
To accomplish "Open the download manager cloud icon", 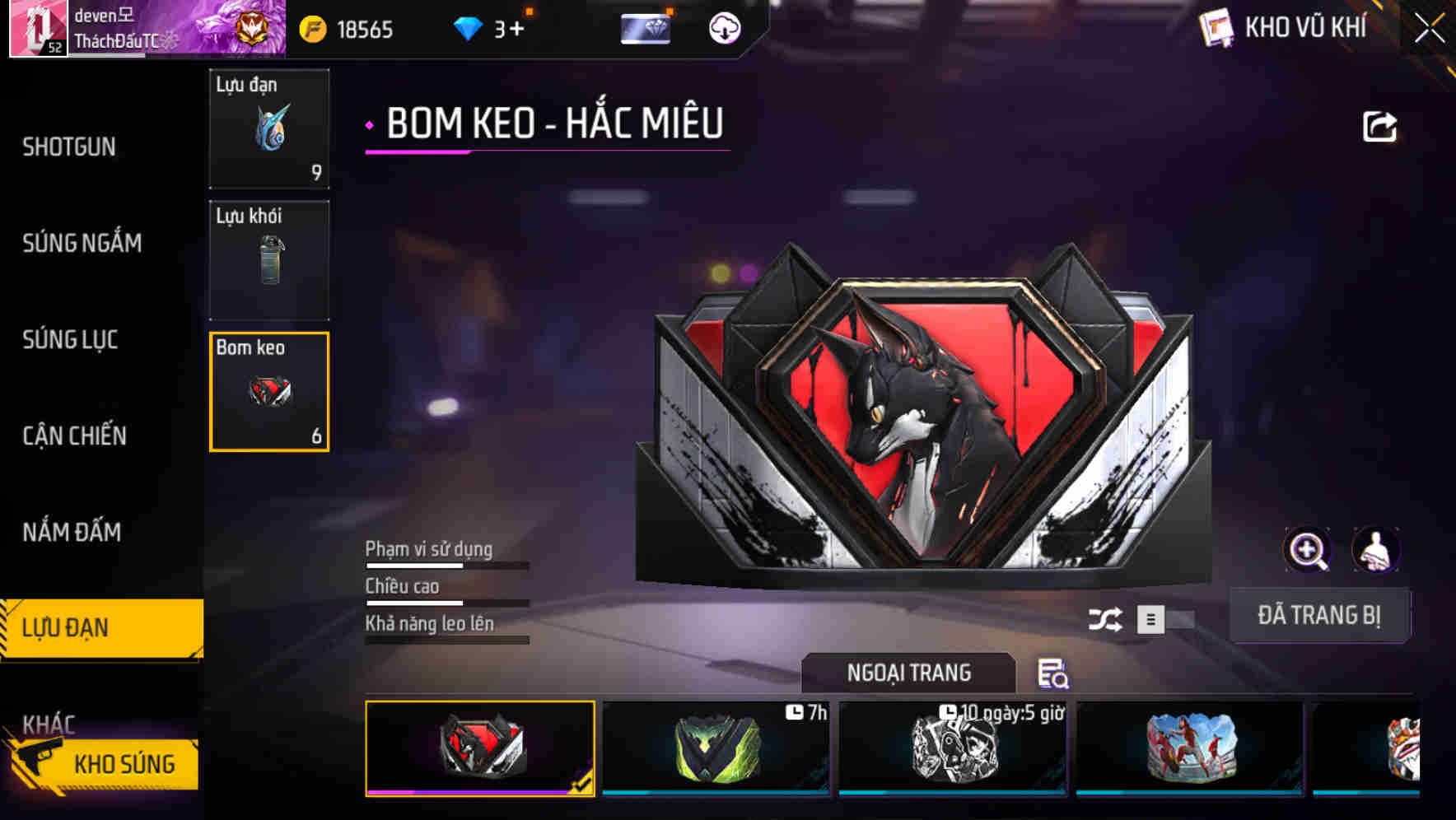I will [724, 28].
